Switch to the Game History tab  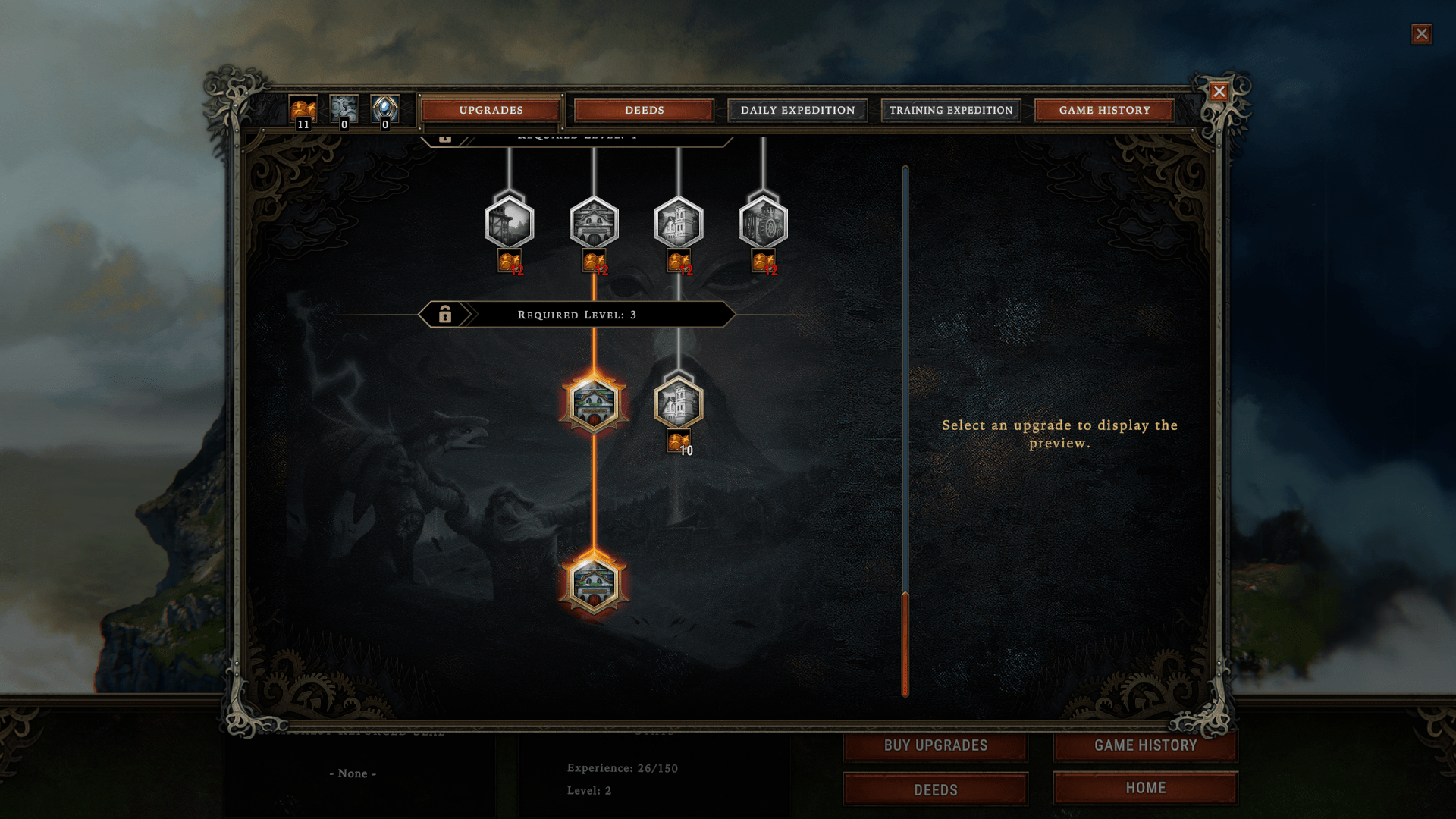pos(1105,110)
